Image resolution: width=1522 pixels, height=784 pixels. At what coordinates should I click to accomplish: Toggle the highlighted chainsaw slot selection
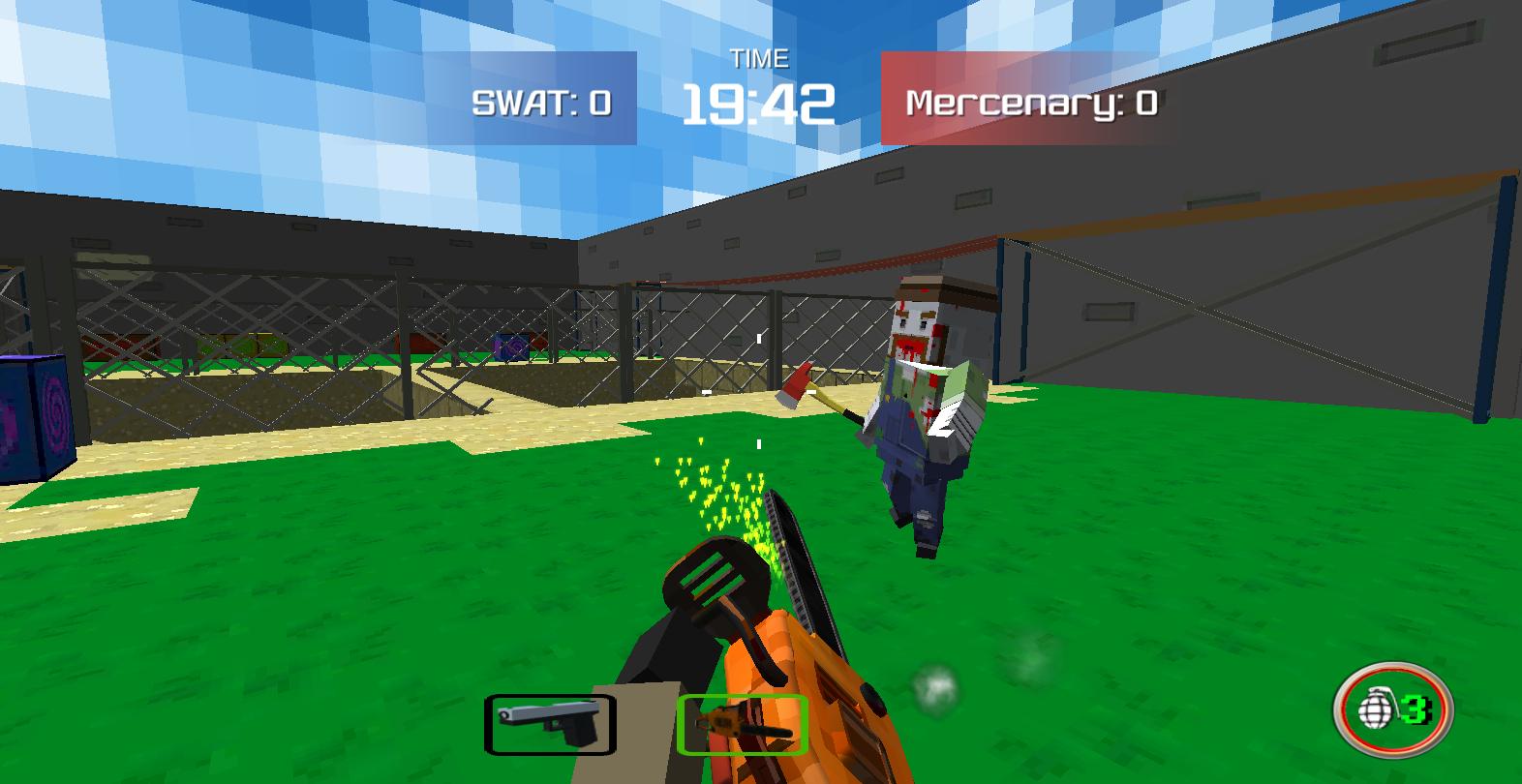click(744, 723)
